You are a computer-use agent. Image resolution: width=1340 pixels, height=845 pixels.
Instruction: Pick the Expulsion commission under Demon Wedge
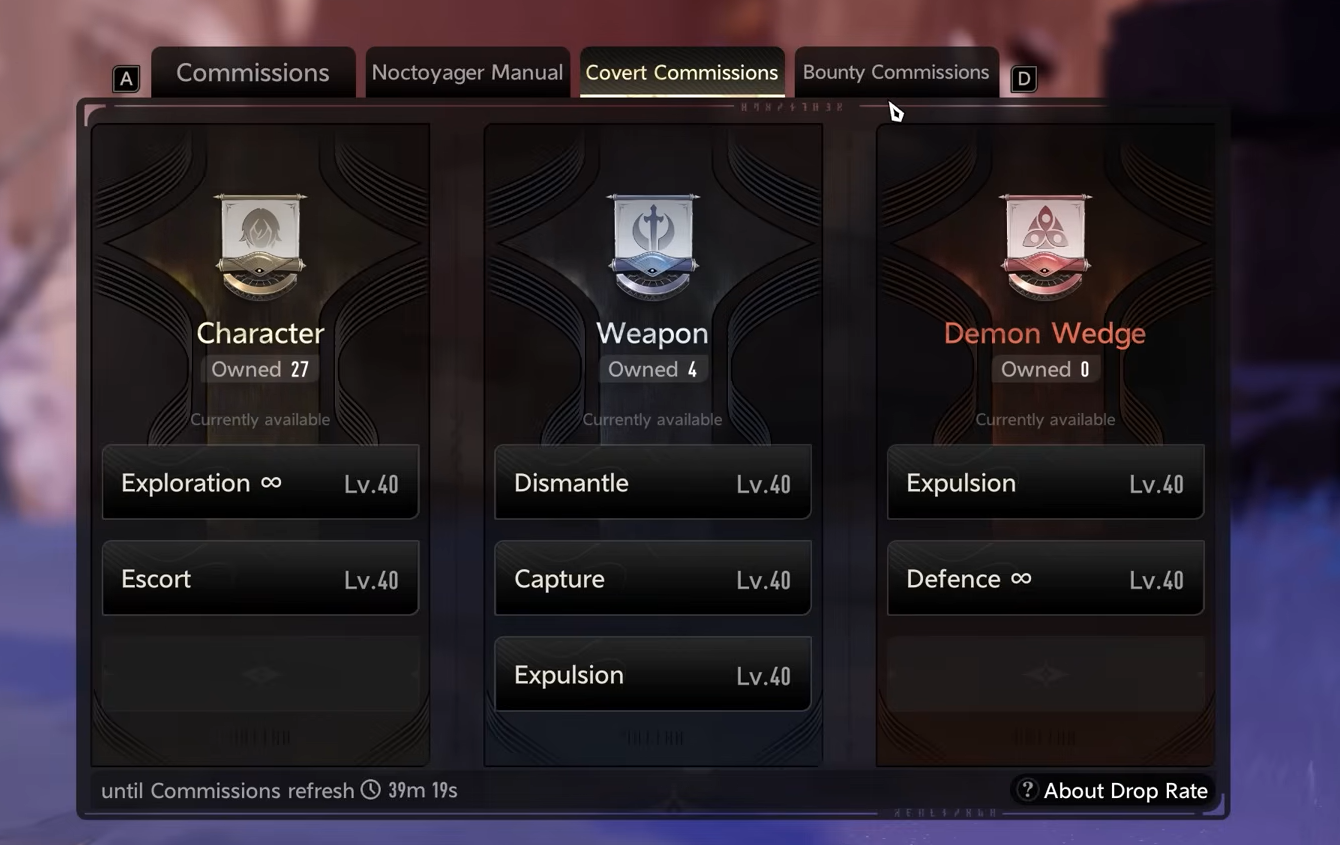coord(1045,482)
